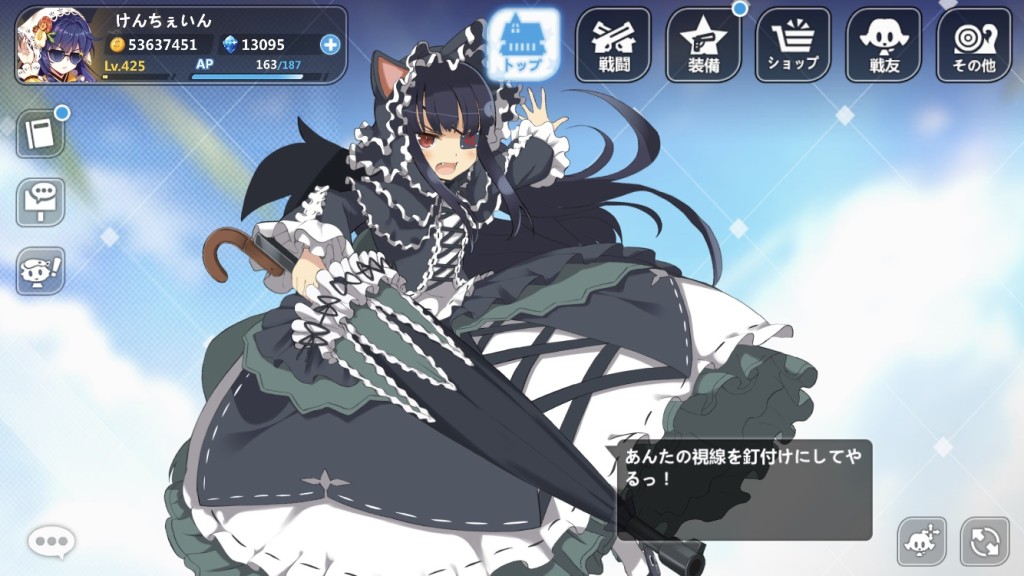Open the notebook icon on left side
The image size is (1024, 576).
(x=40, y=134)
